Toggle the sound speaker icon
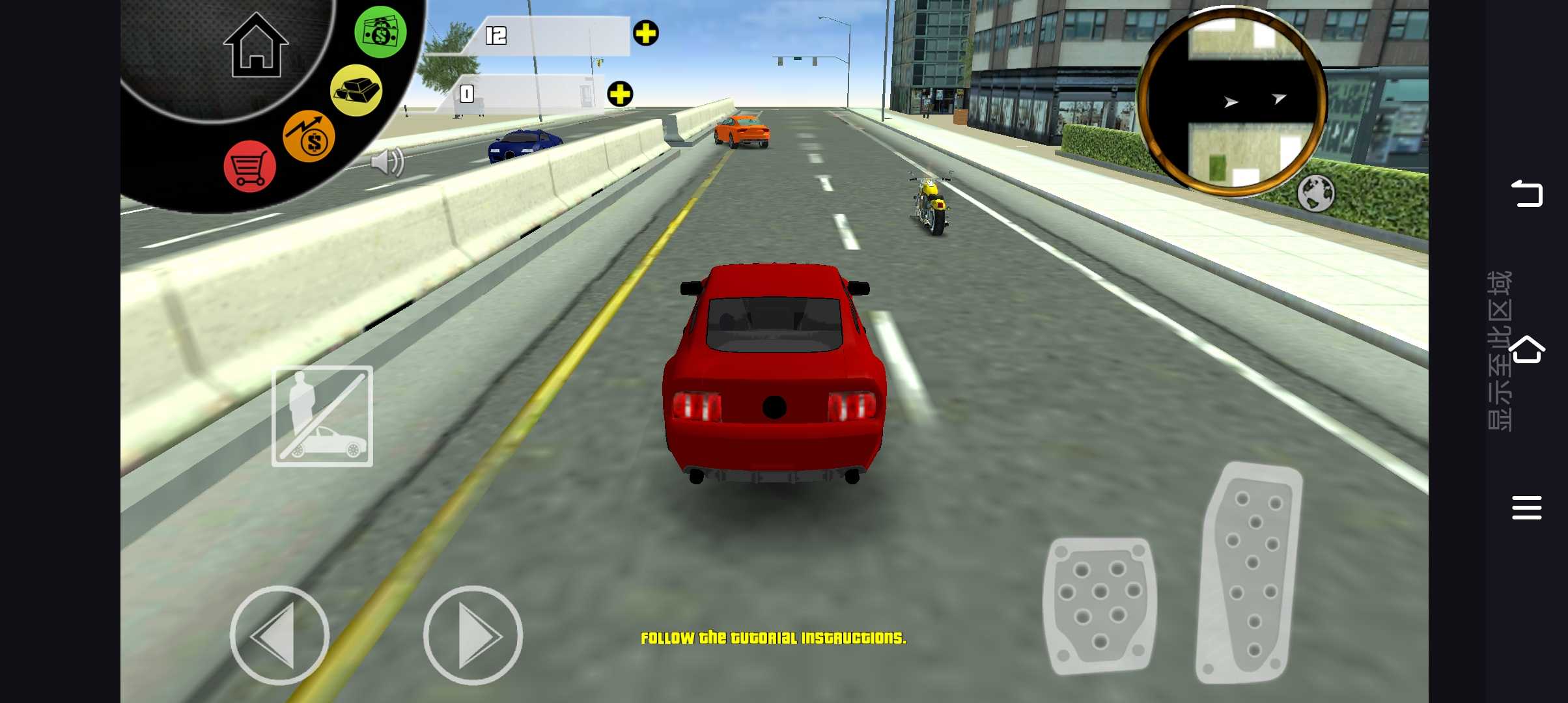 point(387,161)
